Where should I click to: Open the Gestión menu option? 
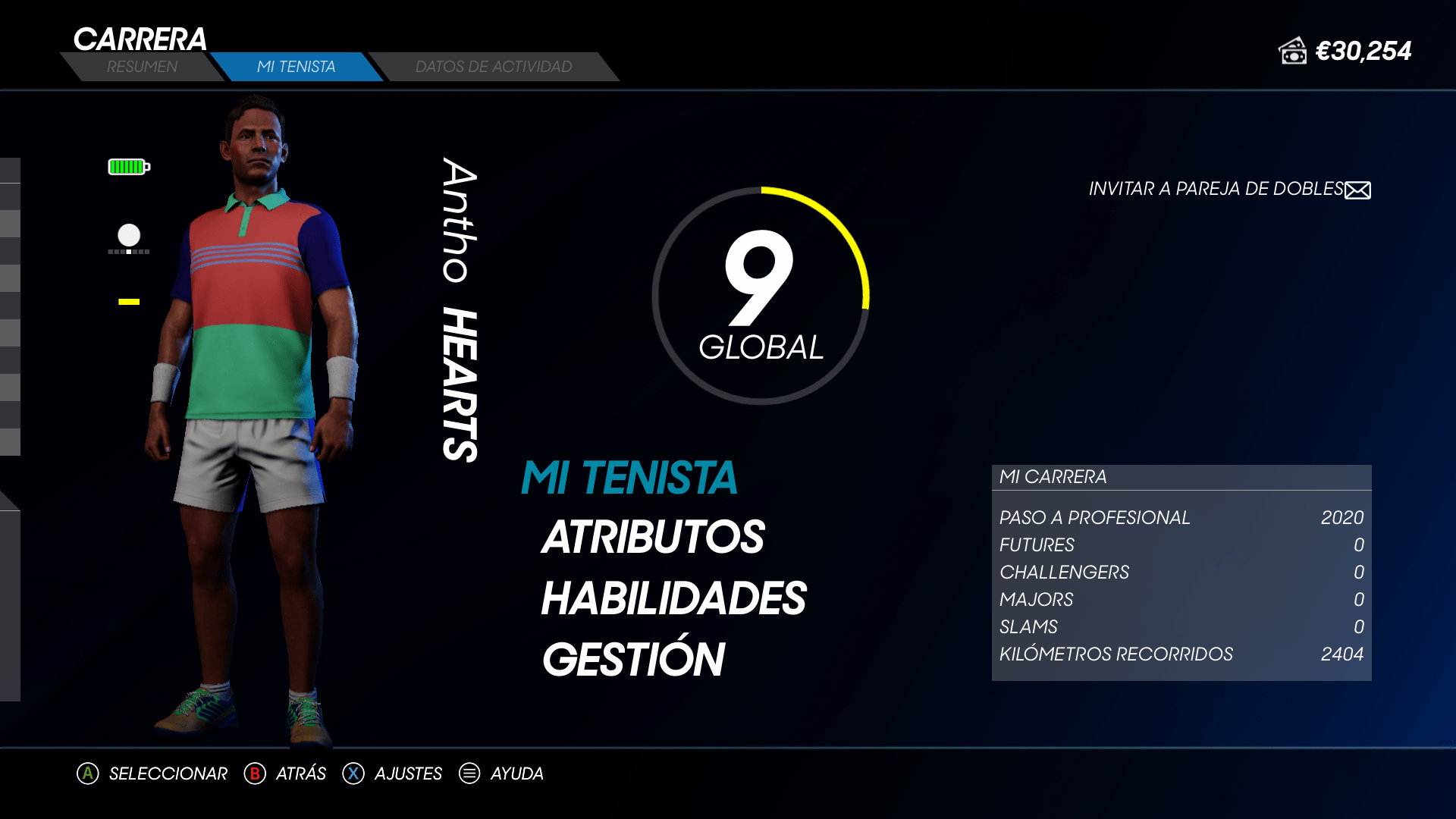pos(634,659)
